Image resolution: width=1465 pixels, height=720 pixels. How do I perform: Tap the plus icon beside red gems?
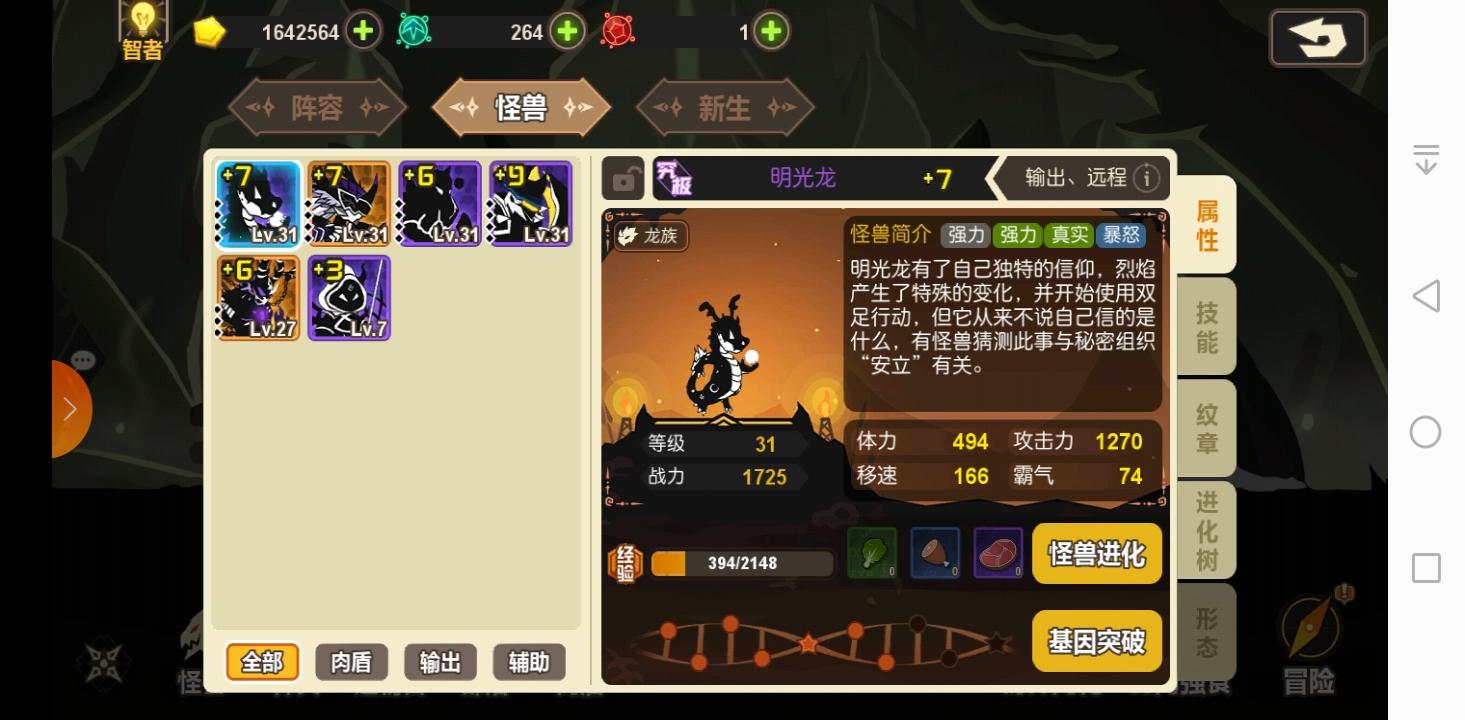[769, 31]
